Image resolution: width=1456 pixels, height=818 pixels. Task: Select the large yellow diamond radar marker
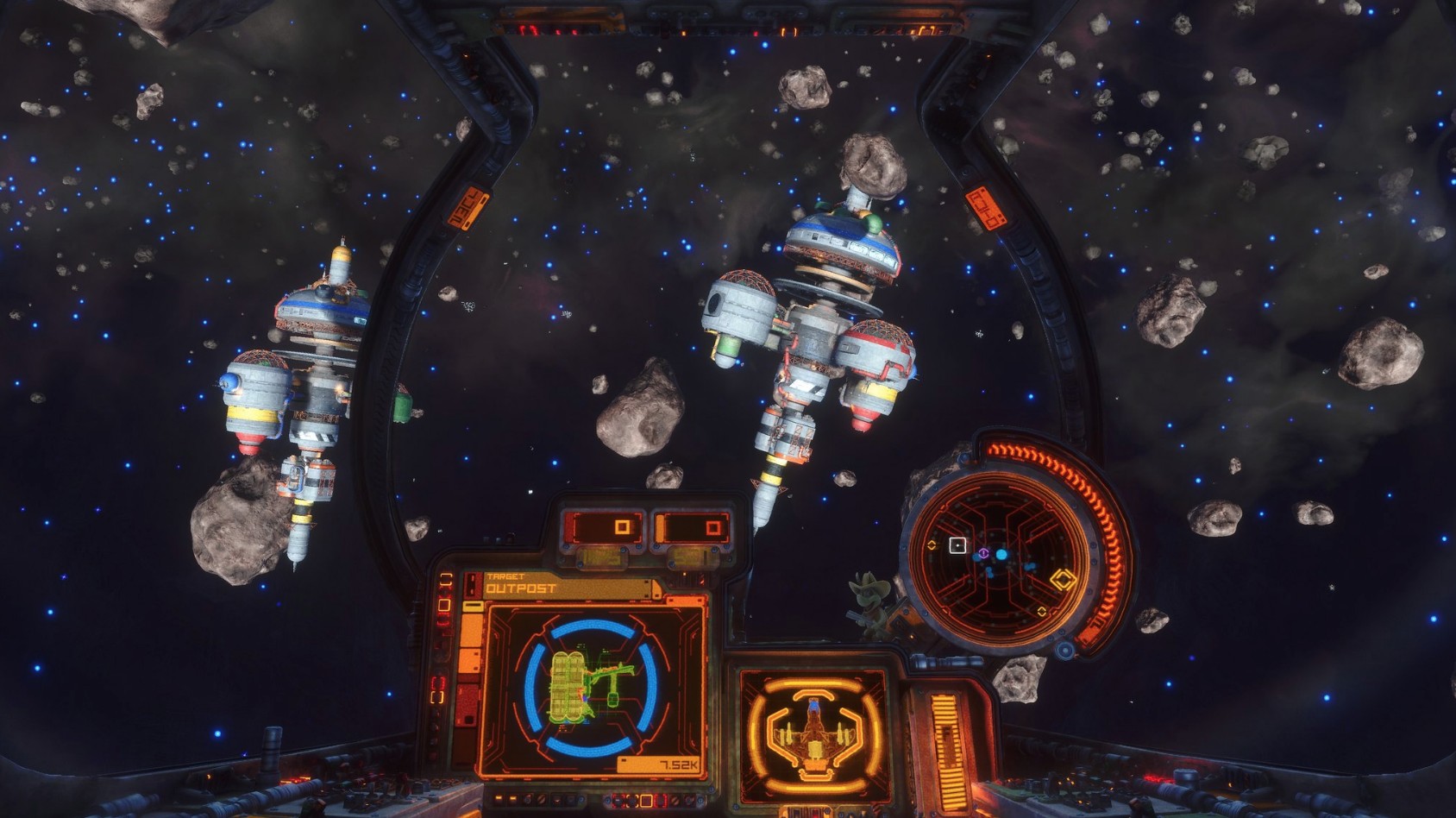pos(1063,580)
